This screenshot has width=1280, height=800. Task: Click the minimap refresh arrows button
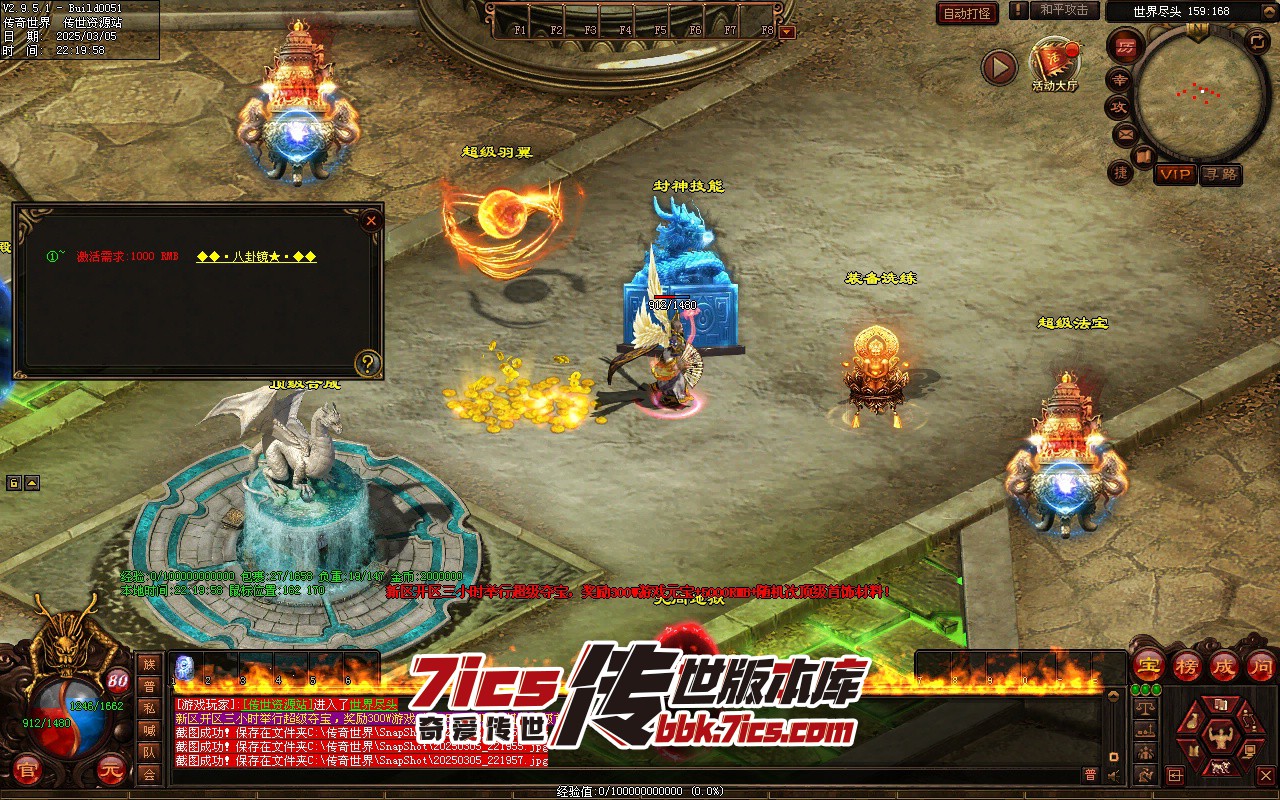(1257, 41)
